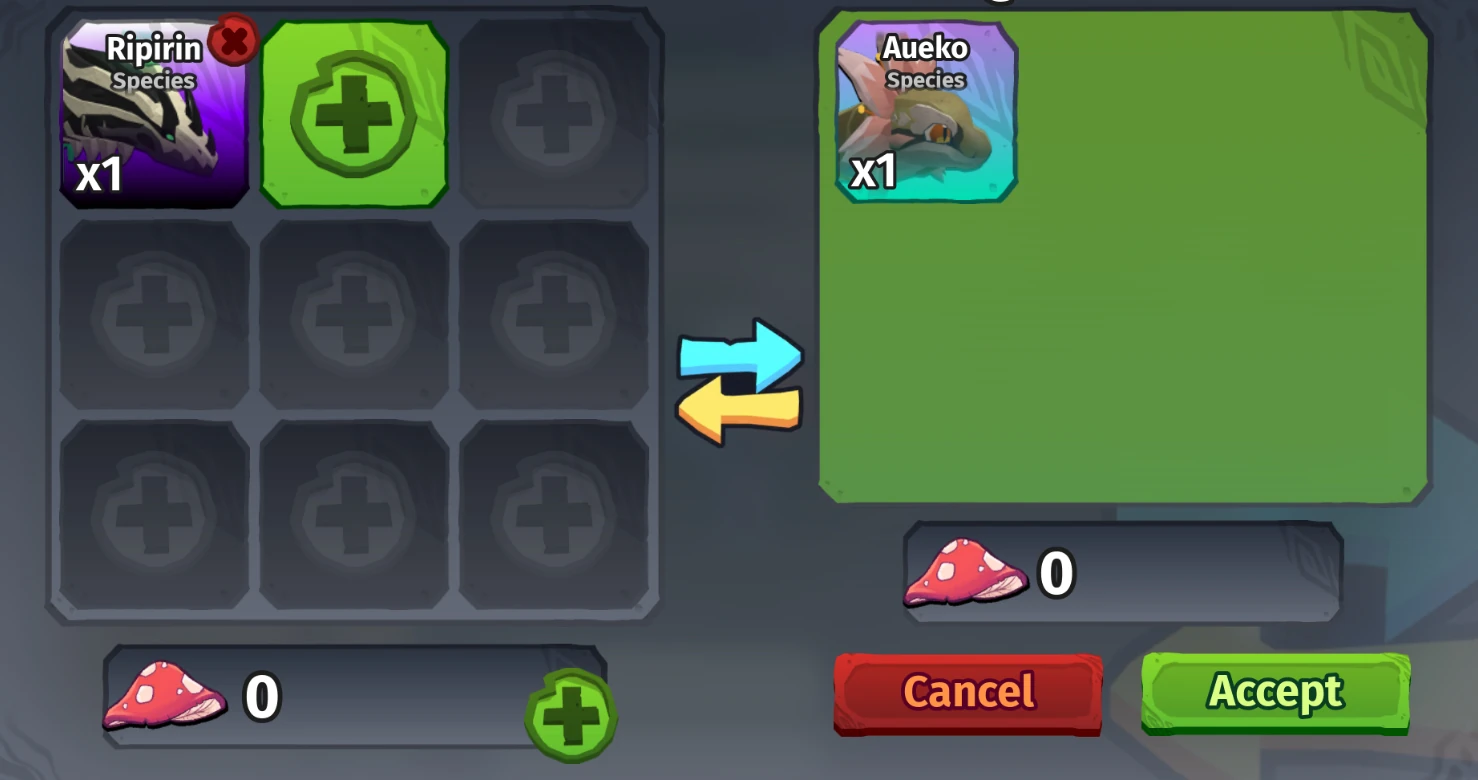
Task: Select the Aueko creature thumbnail
Action: click(924, 115)
